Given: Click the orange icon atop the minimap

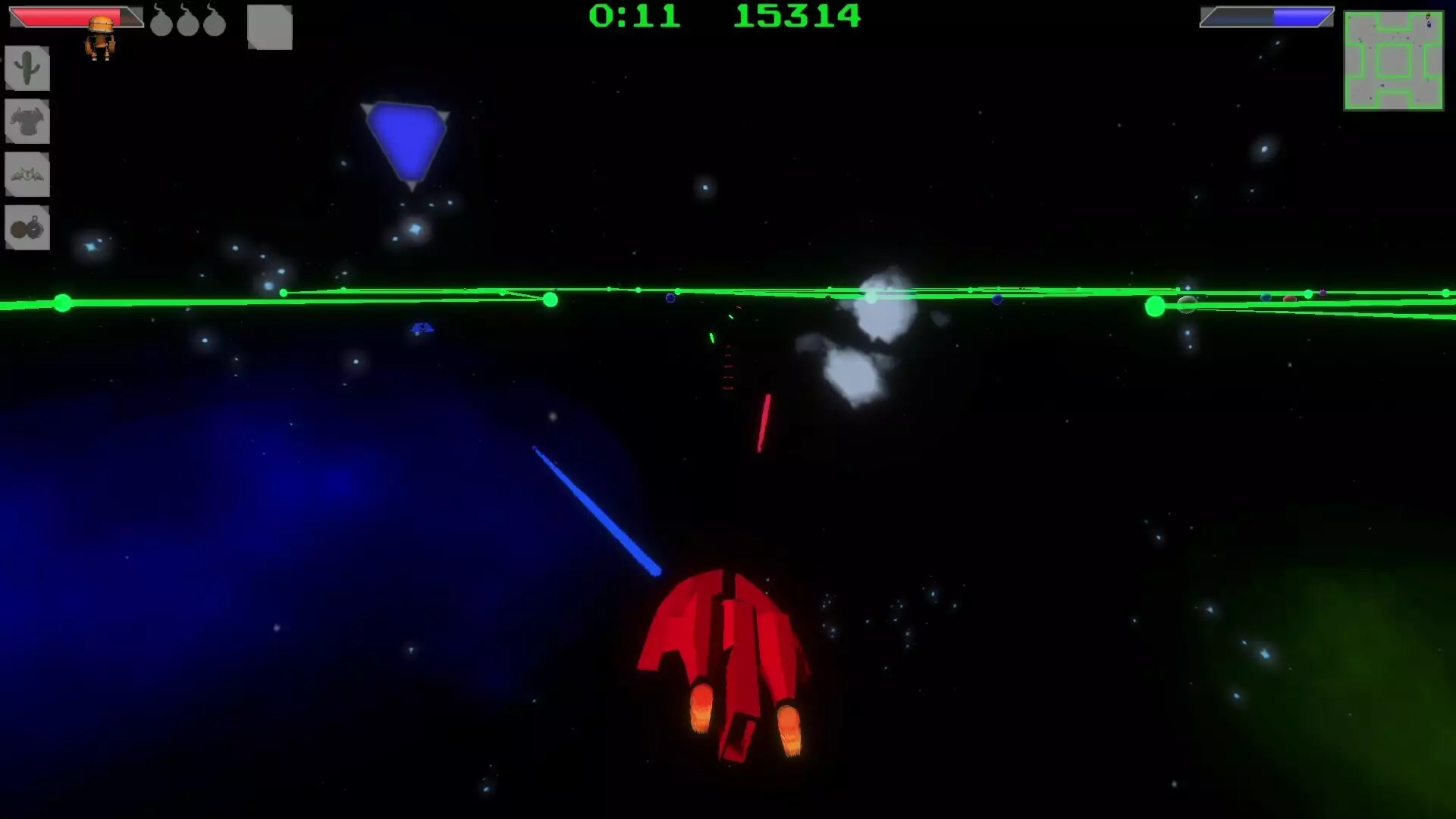Looking at the screenshot, I should pos(1428,16).
